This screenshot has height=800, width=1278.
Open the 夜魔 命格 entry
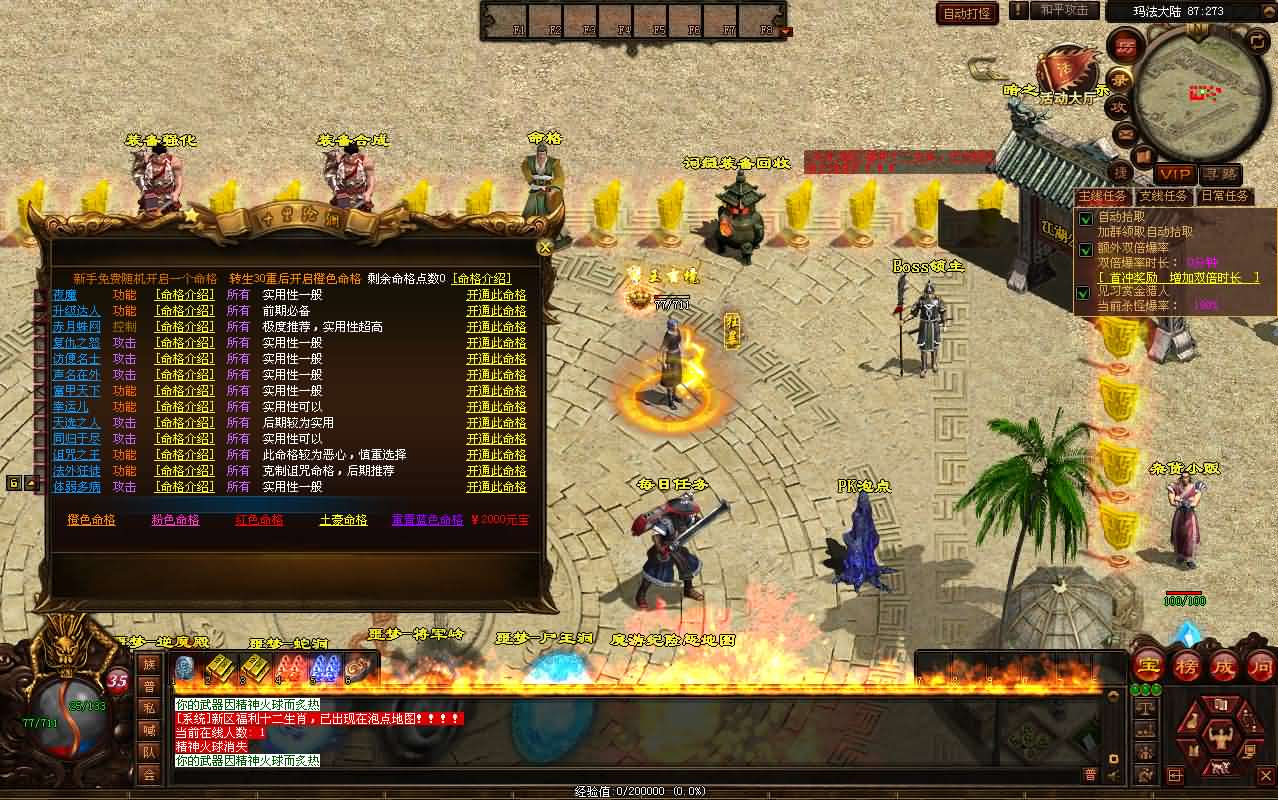[x=64, y=295]
